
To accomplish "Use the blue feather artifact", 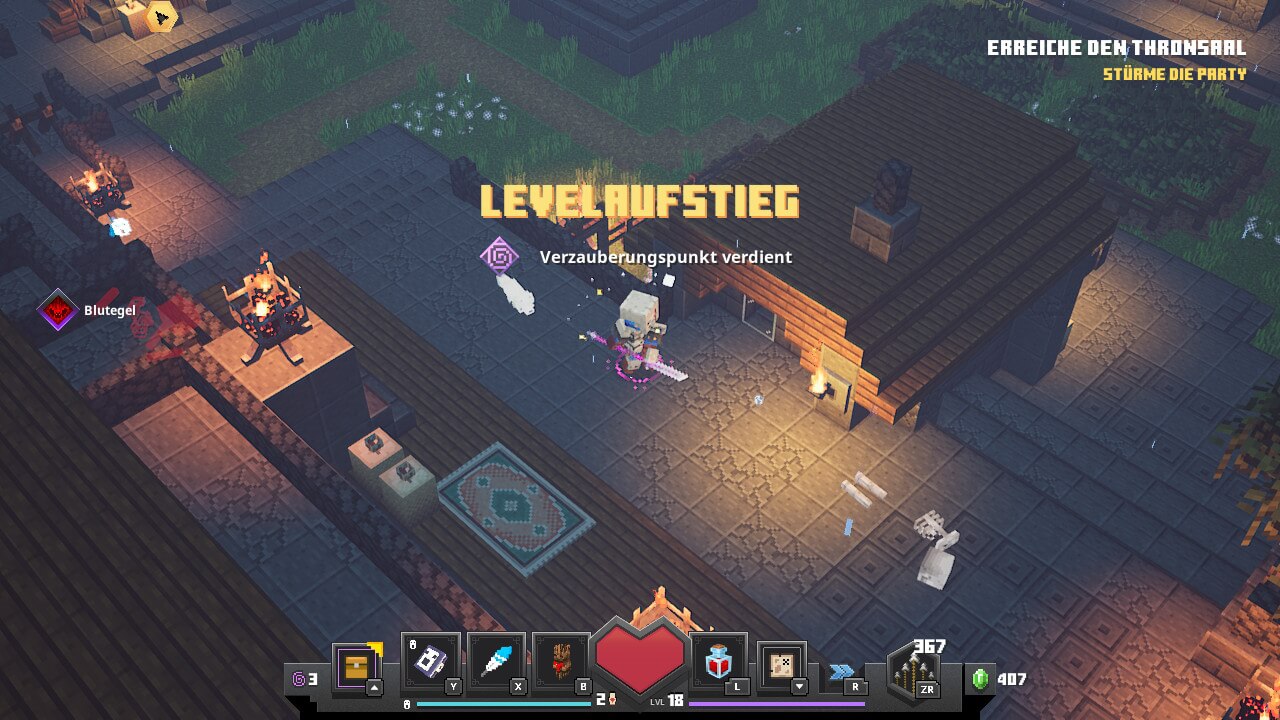I will pos(496,661).
